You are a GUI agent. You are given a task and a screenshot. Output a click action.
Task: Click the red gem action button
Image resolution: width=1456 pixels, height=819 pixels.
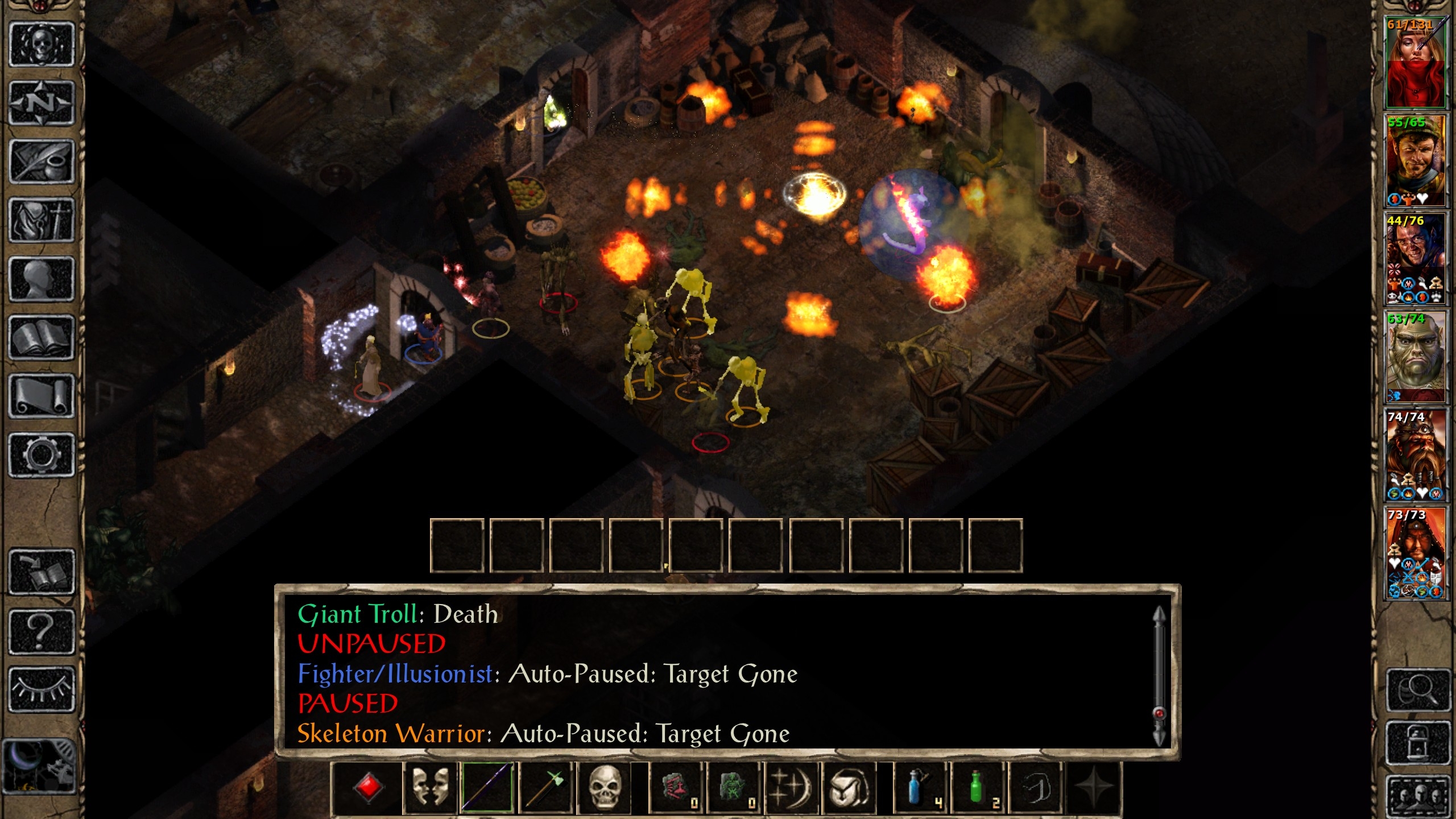pos(368,788)
